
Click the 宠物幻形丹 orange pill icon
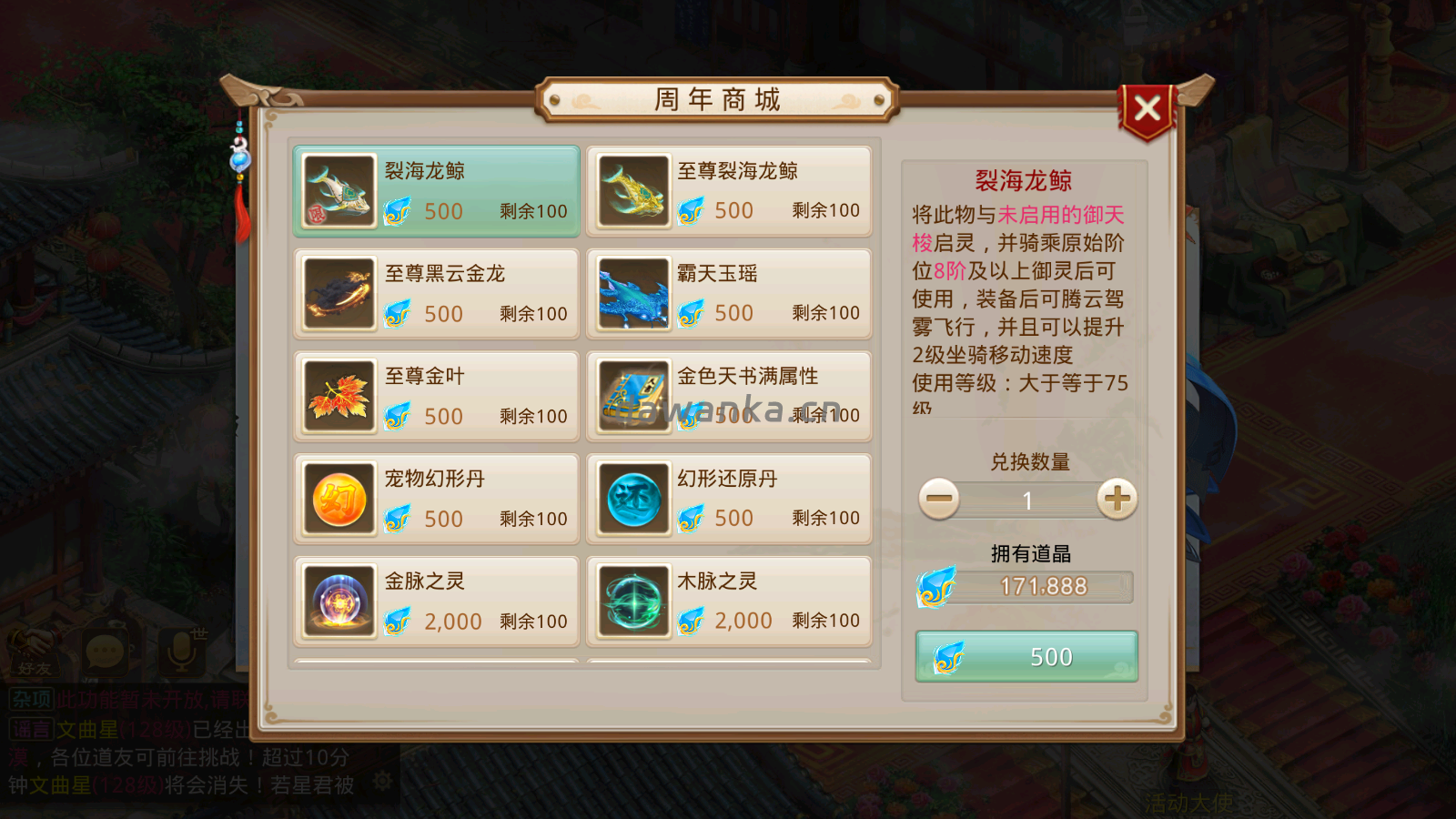339,499
